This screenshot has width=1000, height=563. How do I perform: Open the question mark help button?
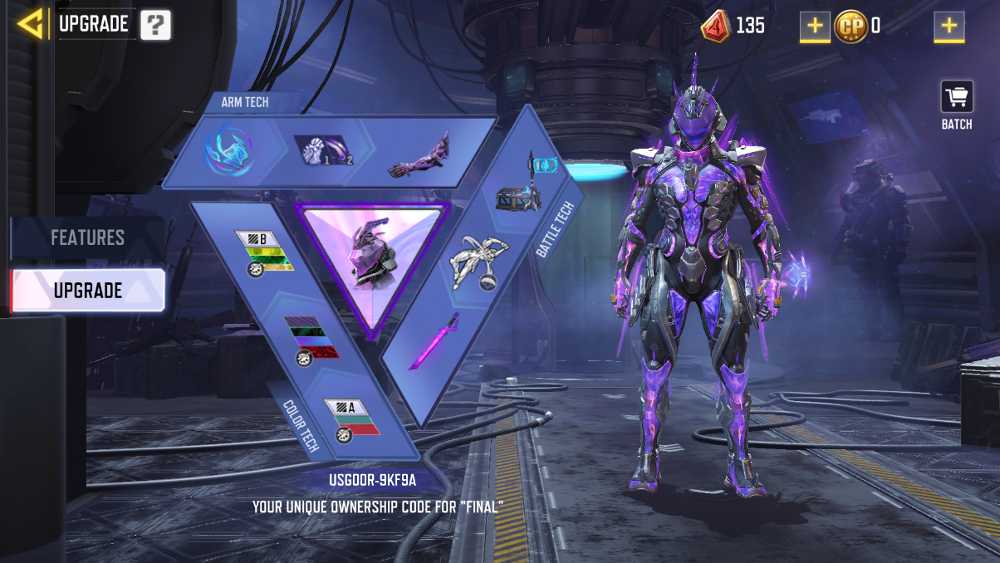coord(155,25)
